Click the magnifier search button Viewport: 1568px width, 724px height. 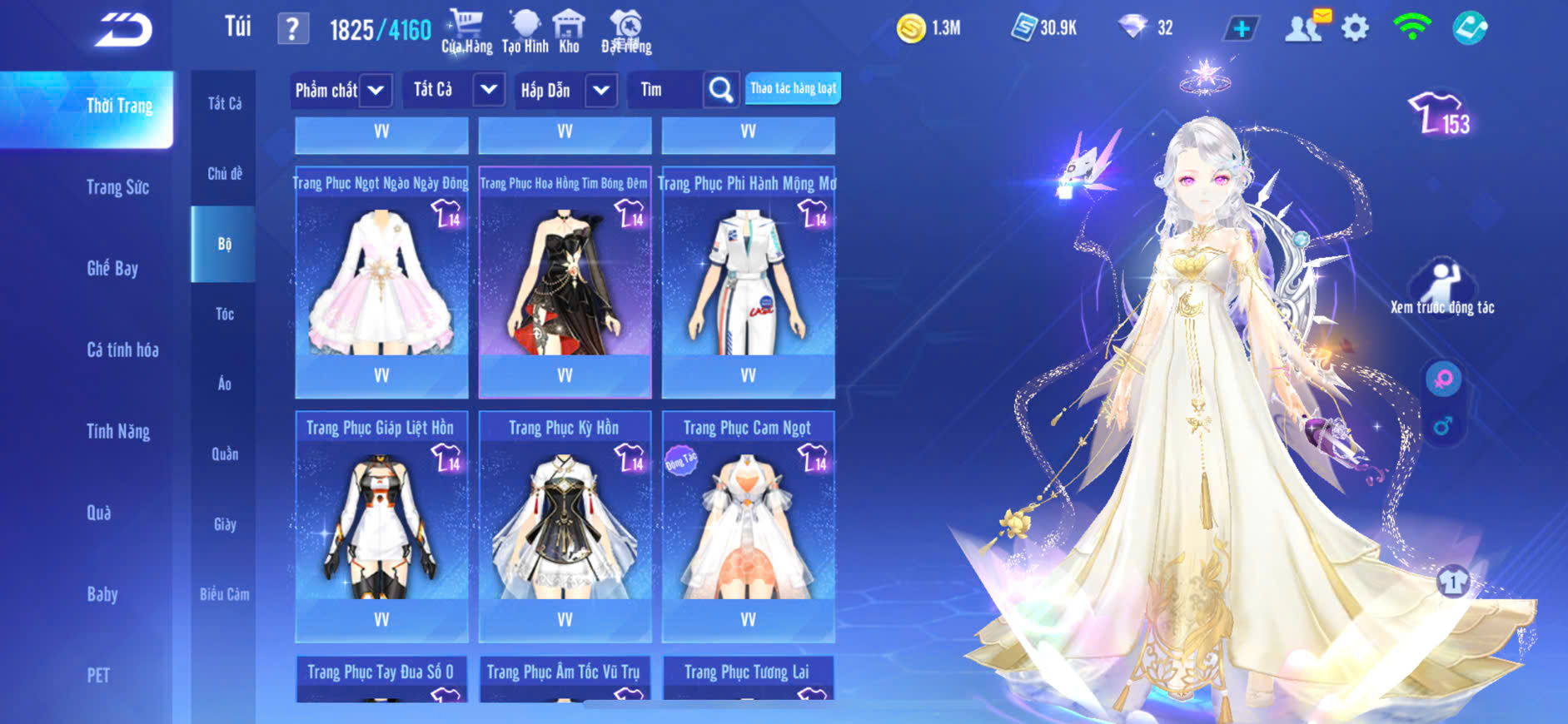pyautogui.click(x=720, y=90)
